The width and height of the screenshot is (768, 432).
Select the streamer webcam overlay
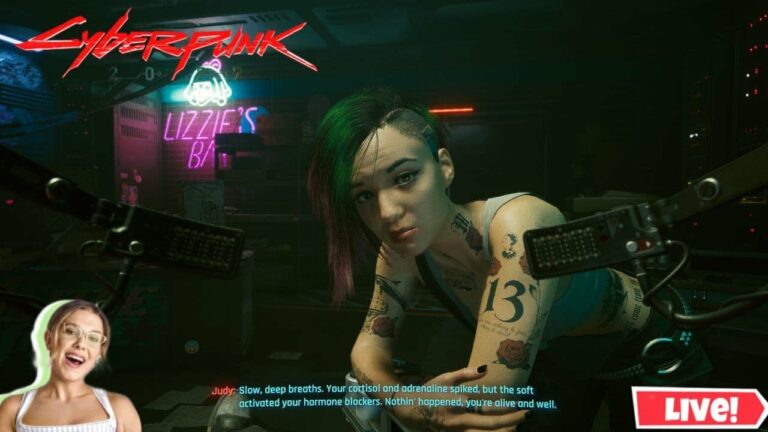(x=71, y=368)
